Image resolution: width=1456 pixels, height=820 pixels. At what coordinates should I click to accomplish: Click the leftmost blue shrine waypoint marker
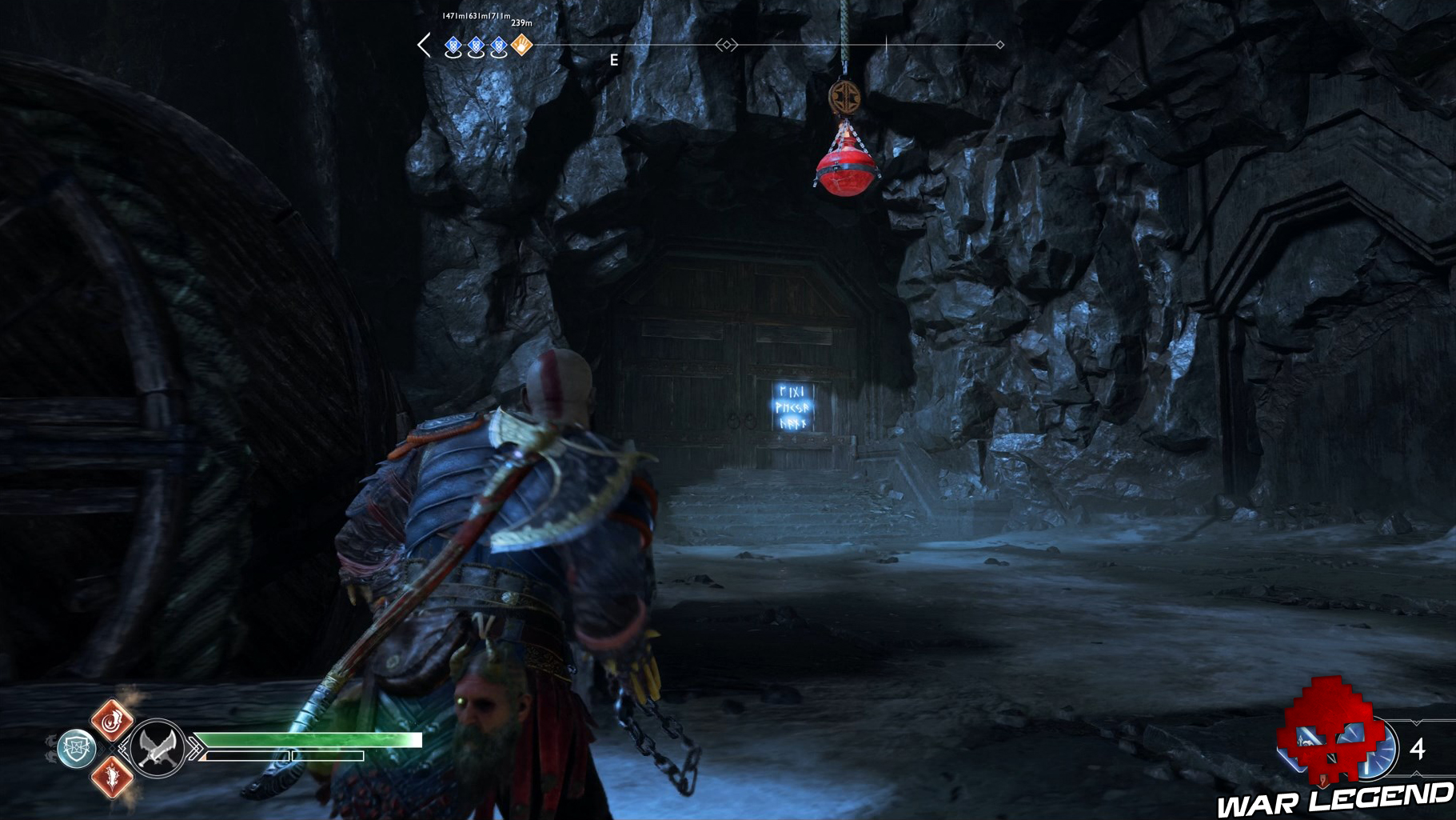453,46
